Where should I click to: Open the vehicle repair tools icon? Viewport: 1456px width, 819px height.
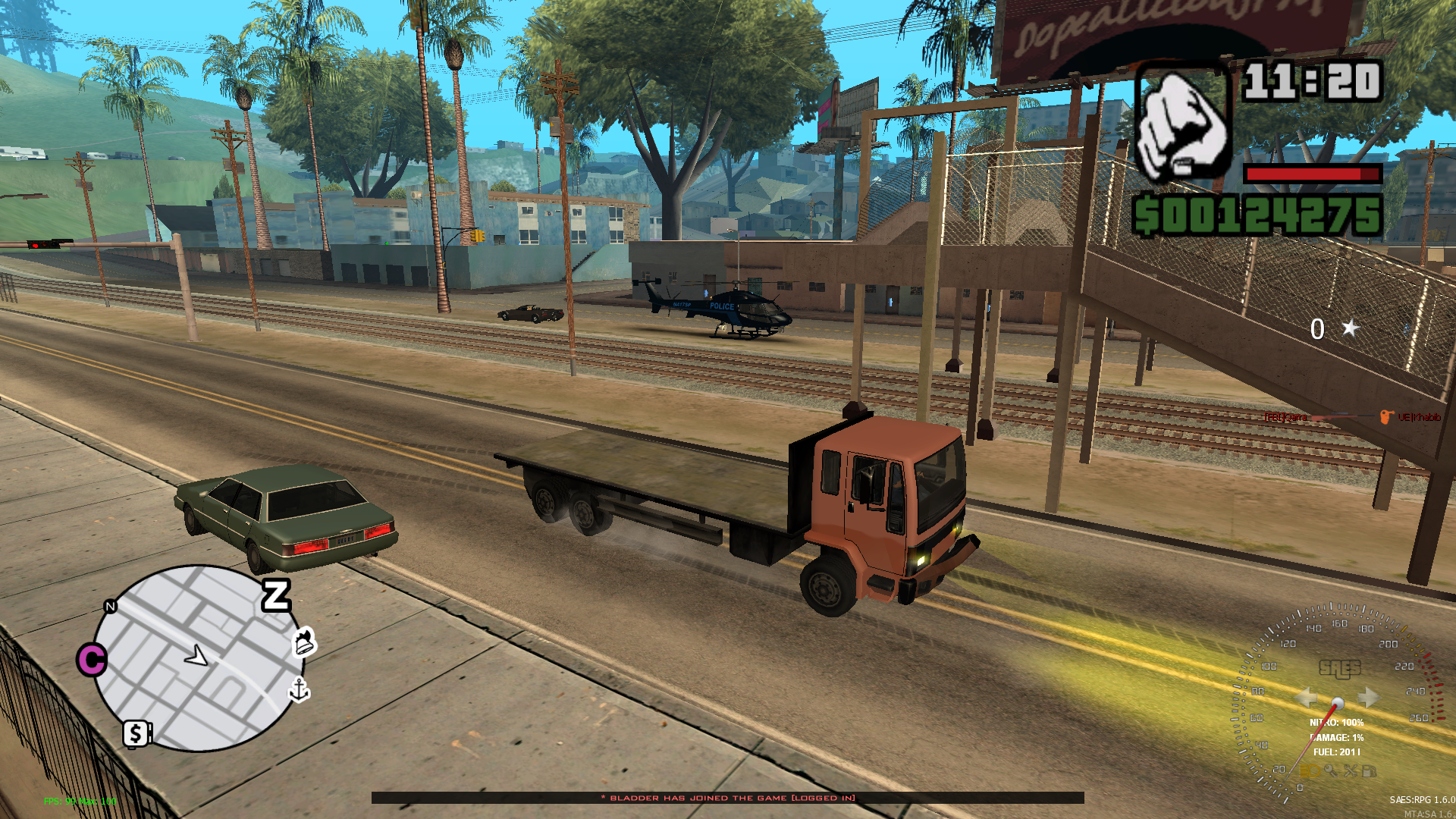[1351, 772]
